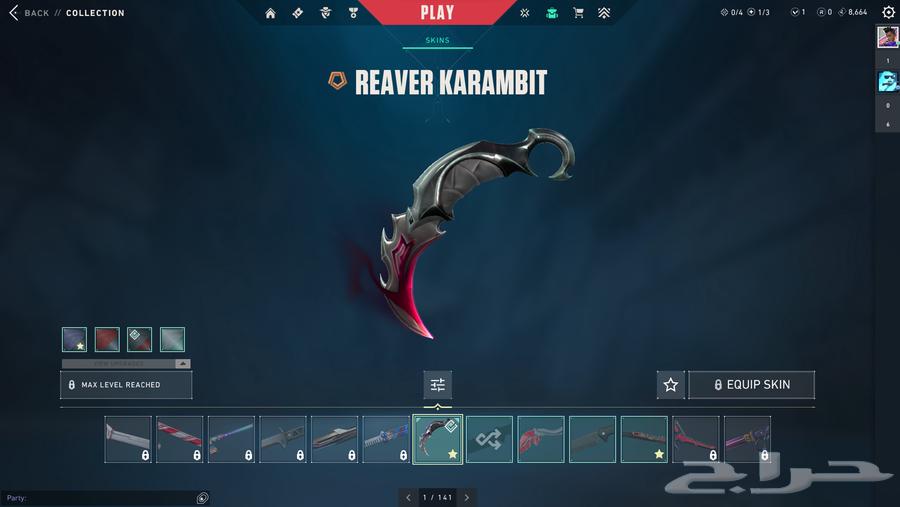Start matchmaking with the PLAY button
This screenshot has width=900, height=507.
437,13
